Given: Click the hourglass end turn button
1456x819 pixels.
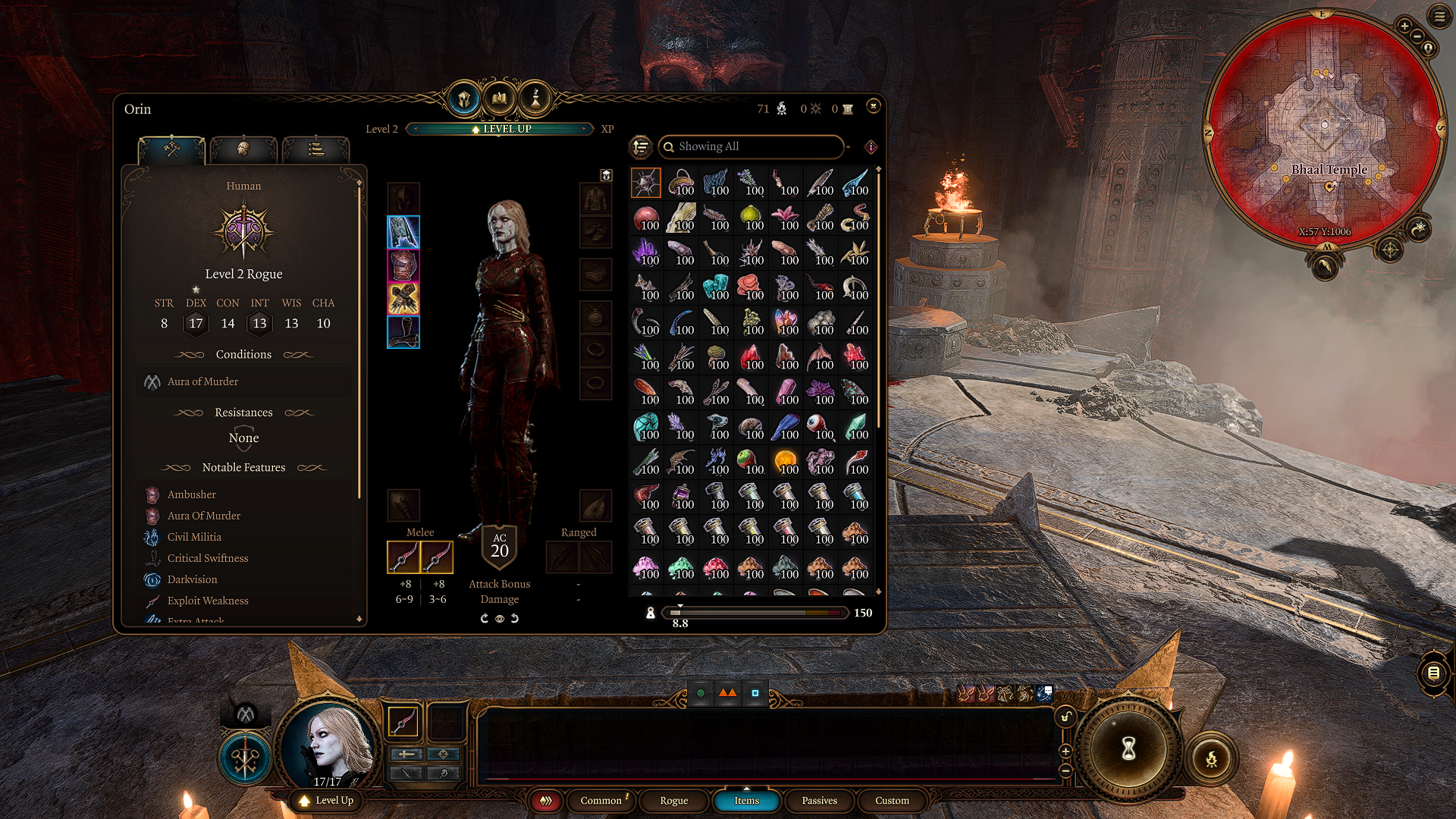Looking at the screenshot, I should click(x=1128, y=749).
